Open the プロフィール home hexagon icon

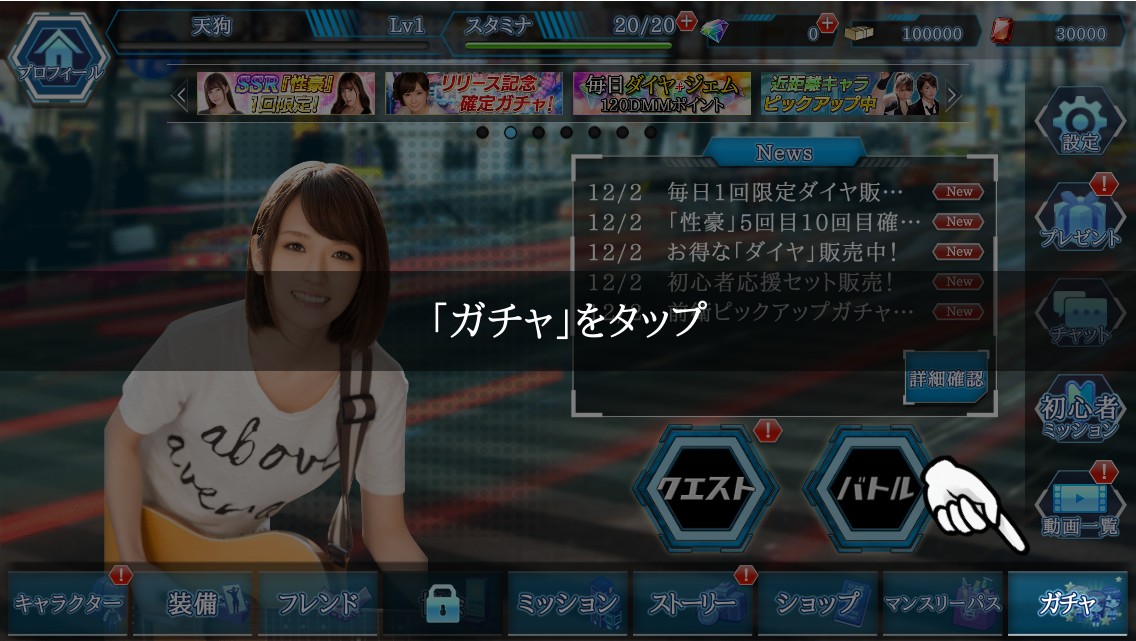56,53
